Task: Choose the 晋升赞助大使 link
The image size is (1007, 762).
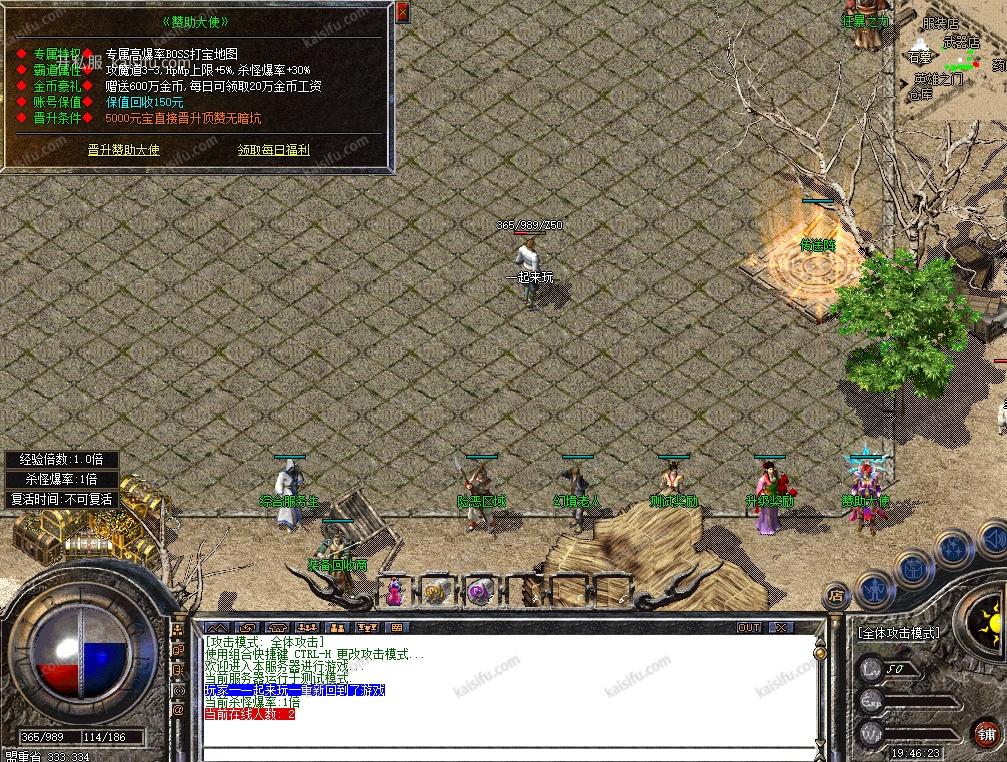Action: (x=123, y=150)
